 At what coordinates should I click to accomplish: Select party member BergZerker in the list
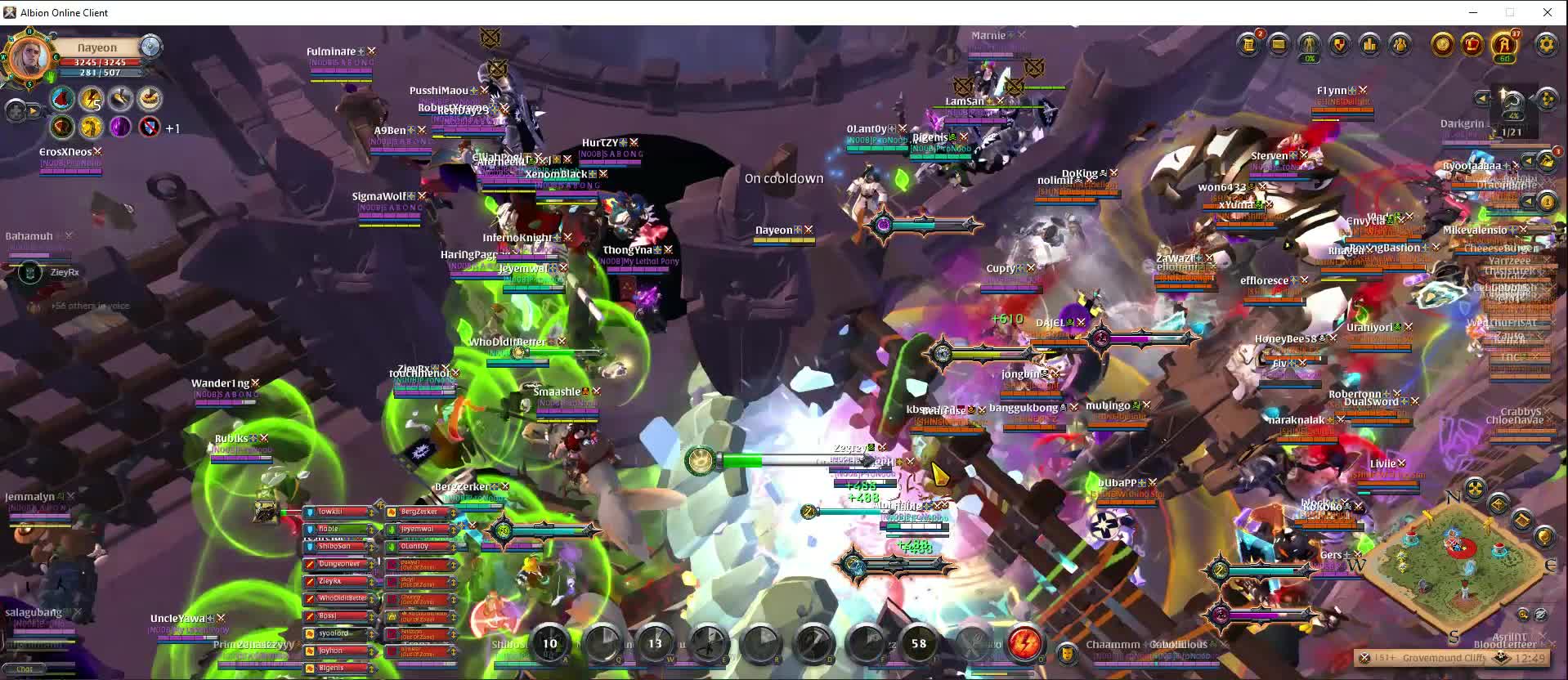[x=420, y=512]
